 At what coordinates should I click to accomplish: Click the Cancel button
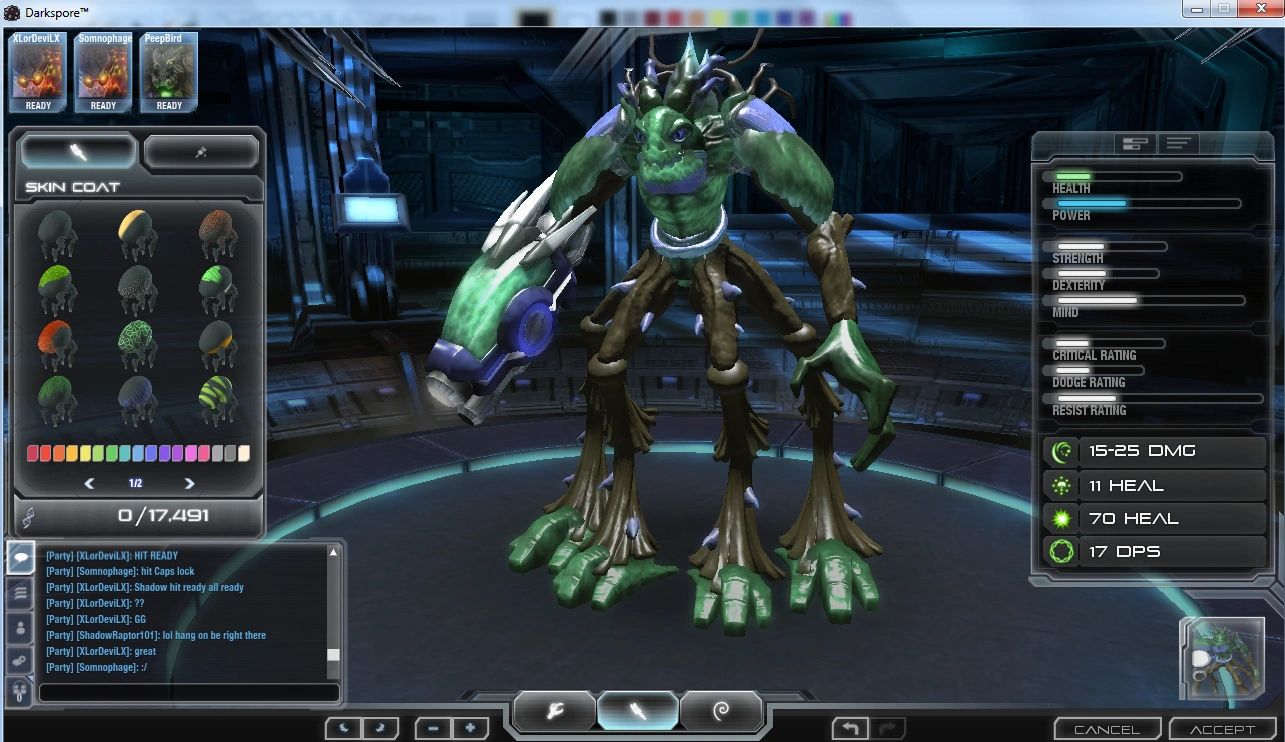pos(1106,728)
